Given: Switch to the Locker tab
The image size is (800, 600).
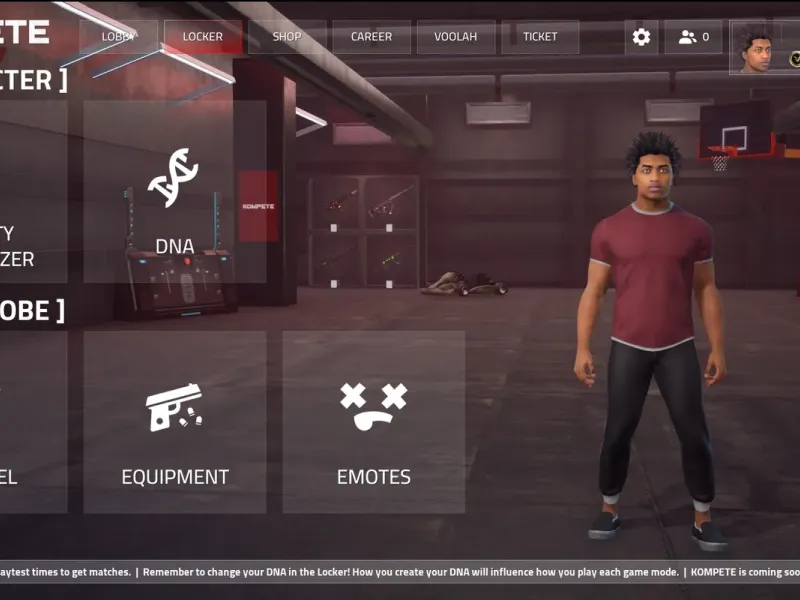Looking at the screenshot, I should (203, 37).
